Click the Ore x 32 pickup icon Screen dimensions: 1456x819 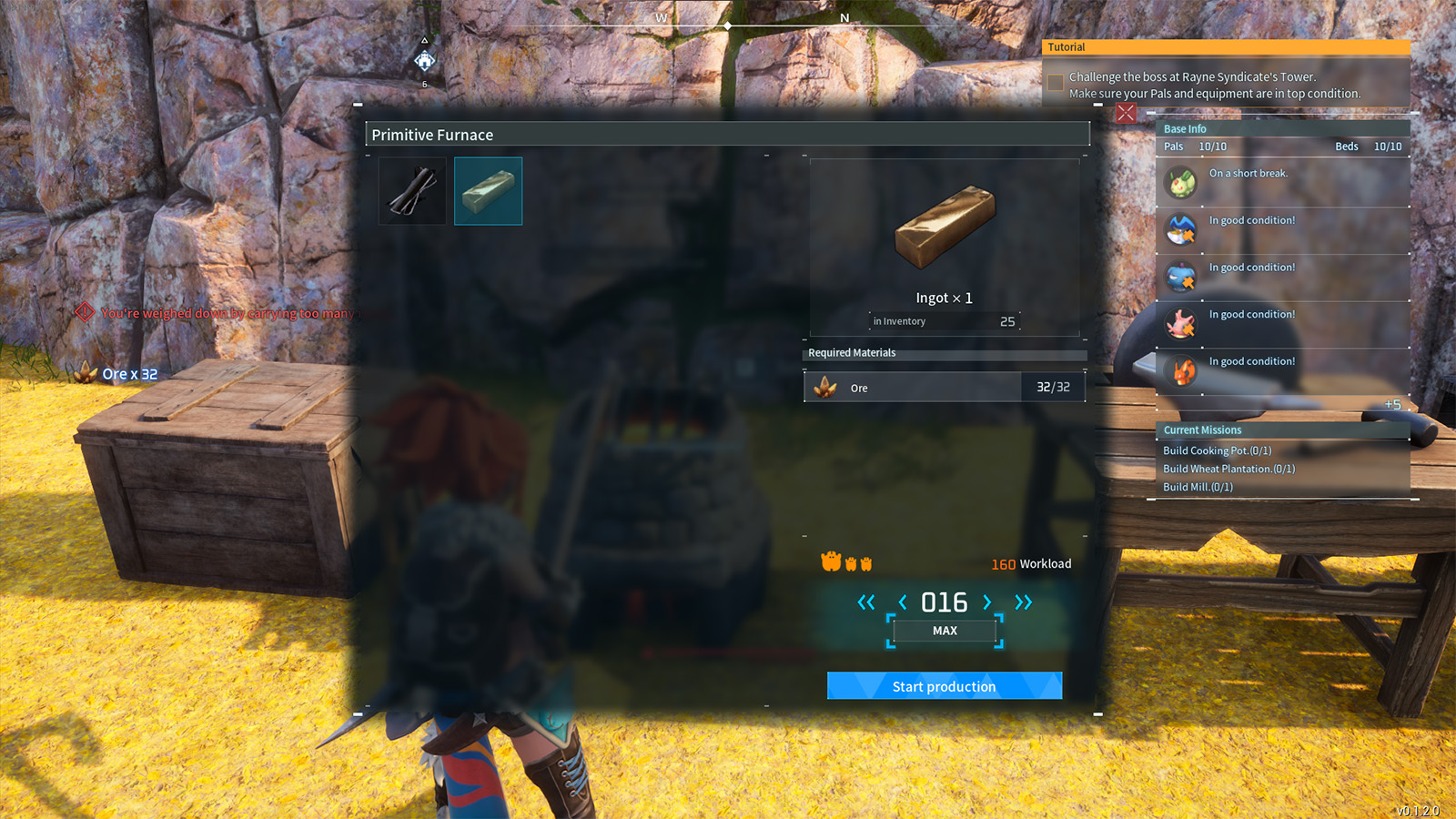click(x=84, y=372)
